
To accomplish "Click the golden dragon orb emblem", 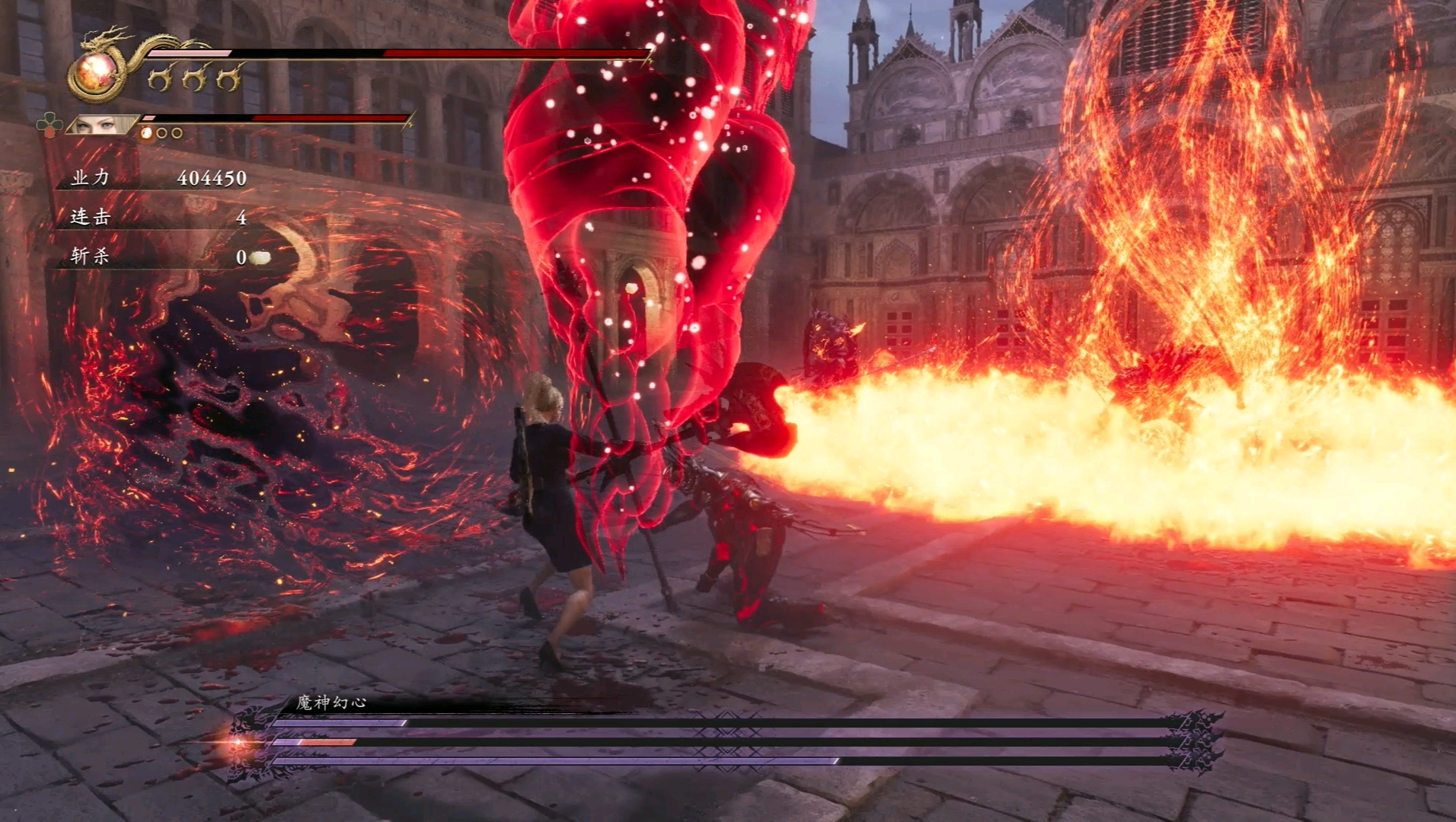I will [97, 74].
